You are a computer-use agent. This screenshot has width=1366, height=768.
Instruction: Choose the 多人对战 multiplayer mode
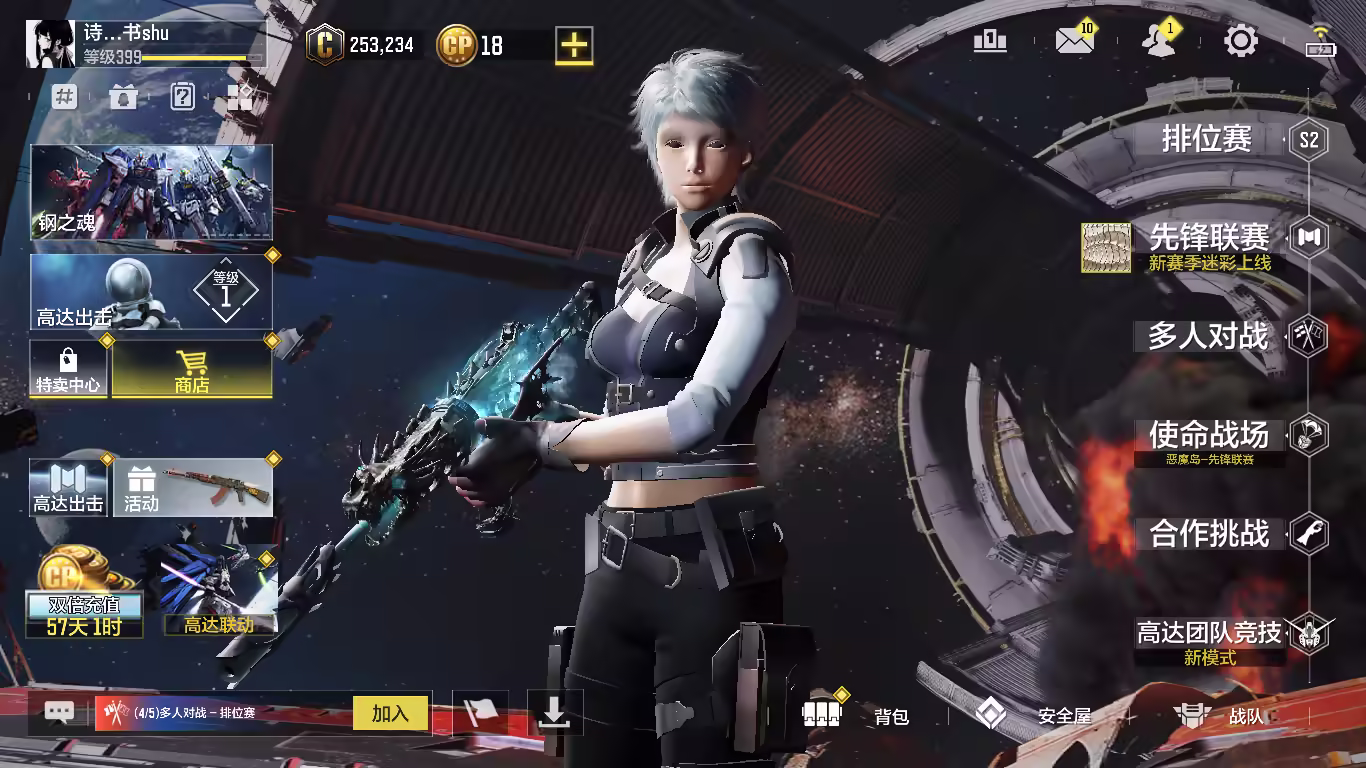(x=1208, y=337)
